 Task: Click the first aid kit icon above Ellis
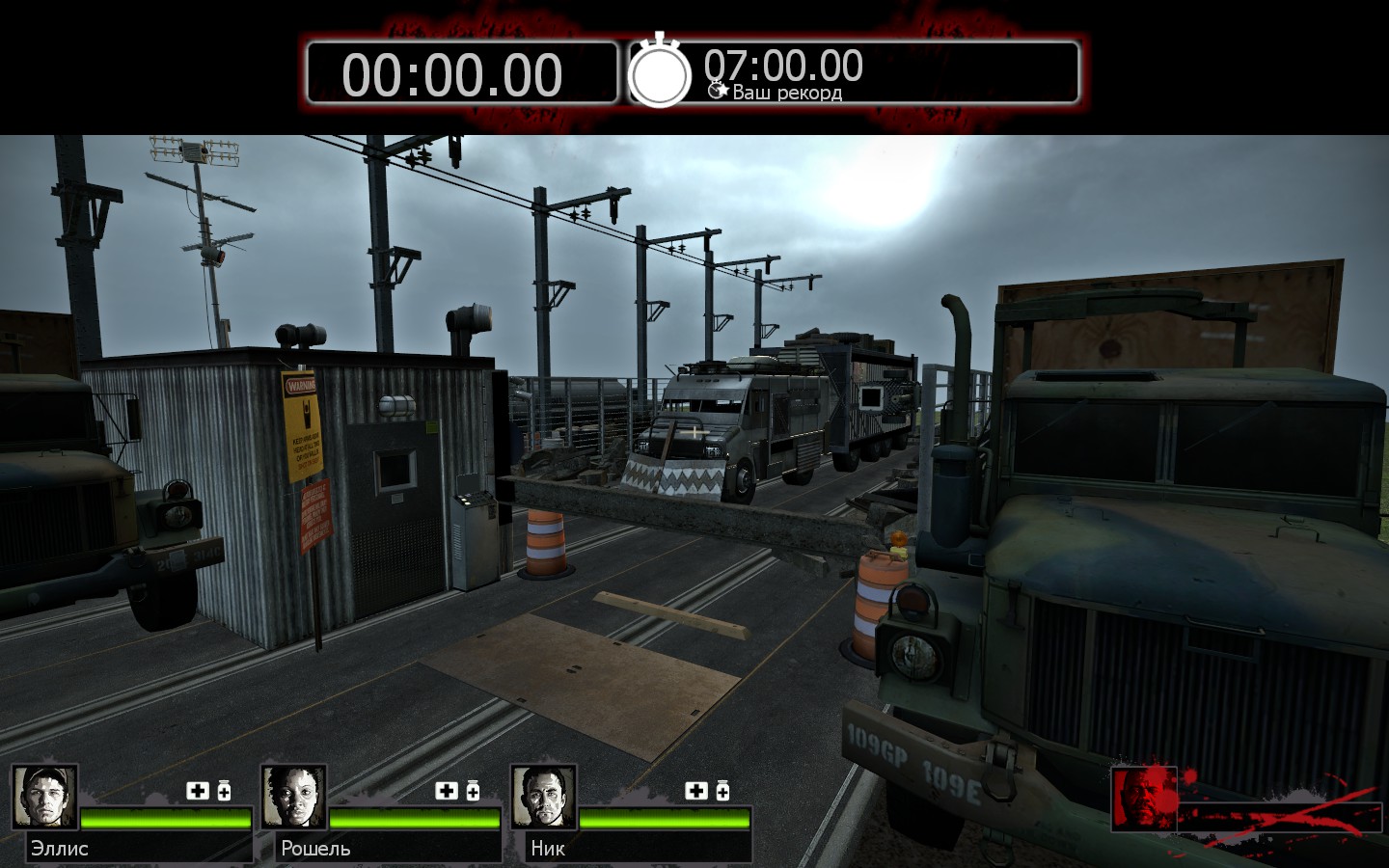[198, 791]
